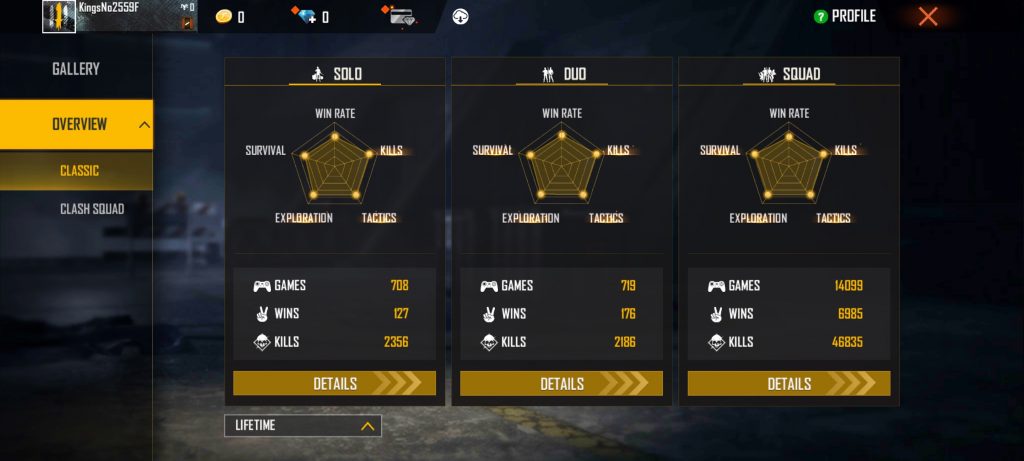Show Squad stats details
This screenshot has height=461, width=1024.
pyautogui.click(x=788, y=384)
